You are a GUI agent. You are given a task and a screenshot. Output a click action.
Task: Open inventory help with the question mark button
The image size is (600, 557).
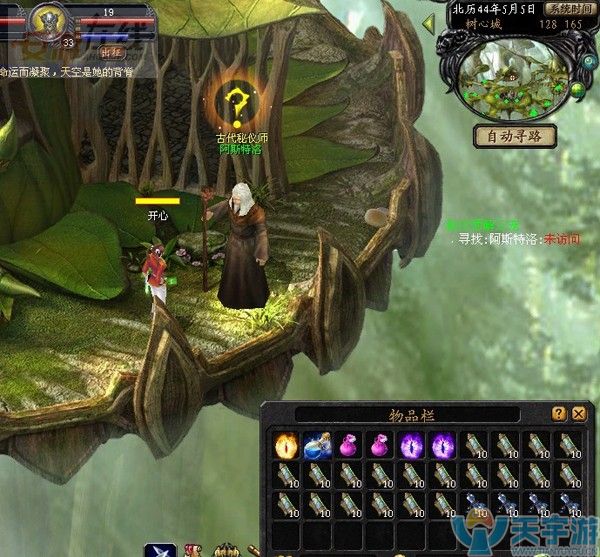(558, 413)
